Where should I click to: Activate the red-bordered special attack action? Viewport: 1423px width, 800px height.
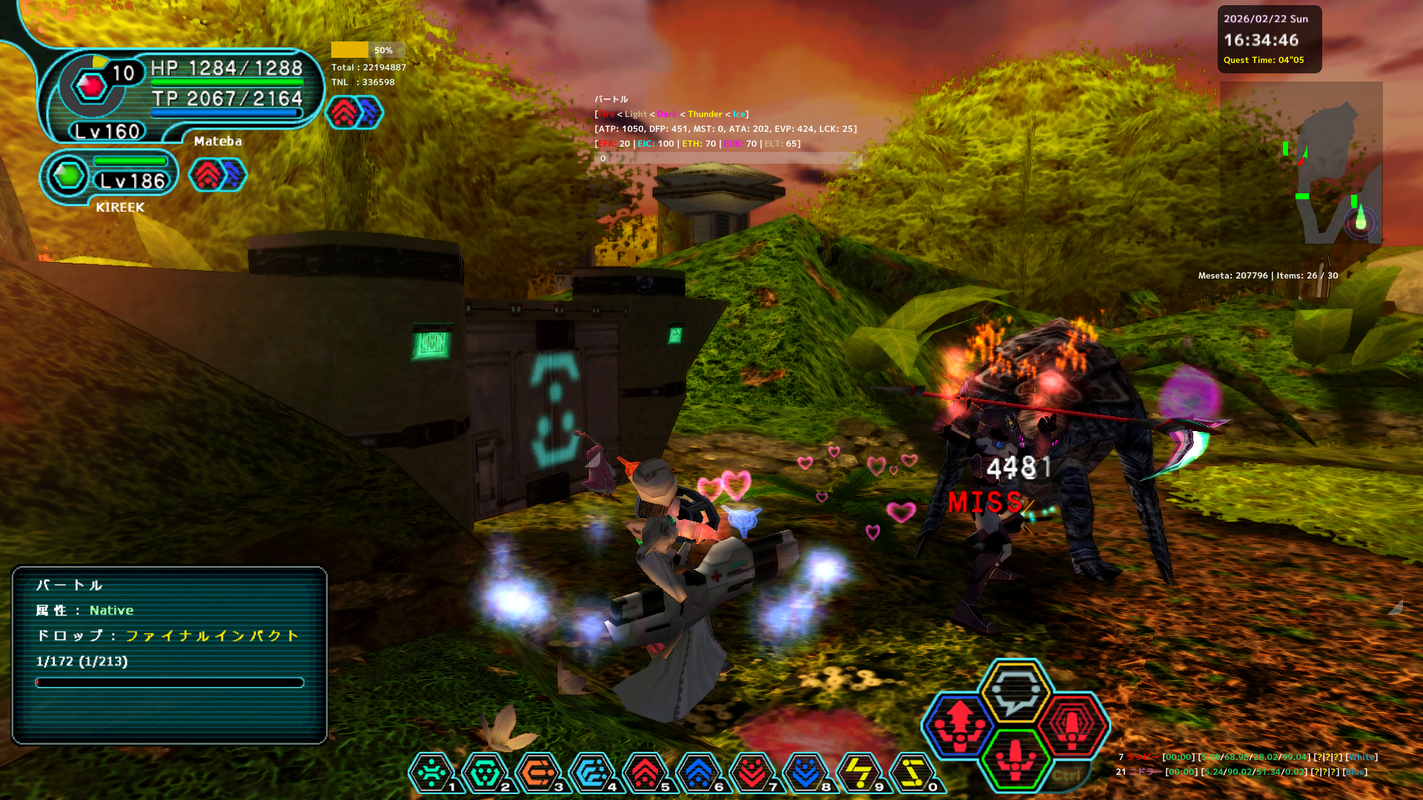pos(1073,725)
